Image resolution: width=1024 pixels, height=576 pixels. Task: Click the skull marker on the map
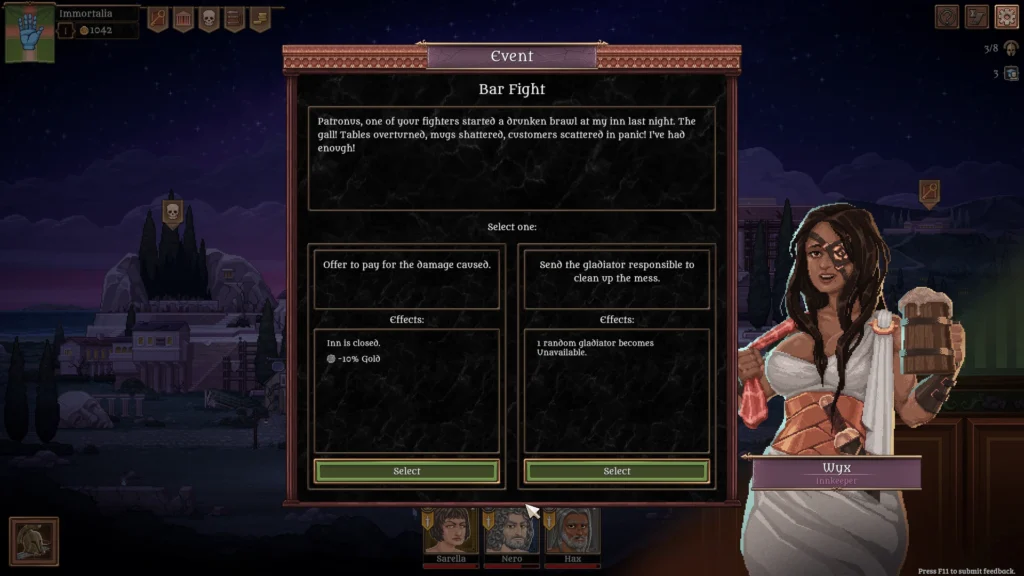point(171,212)
